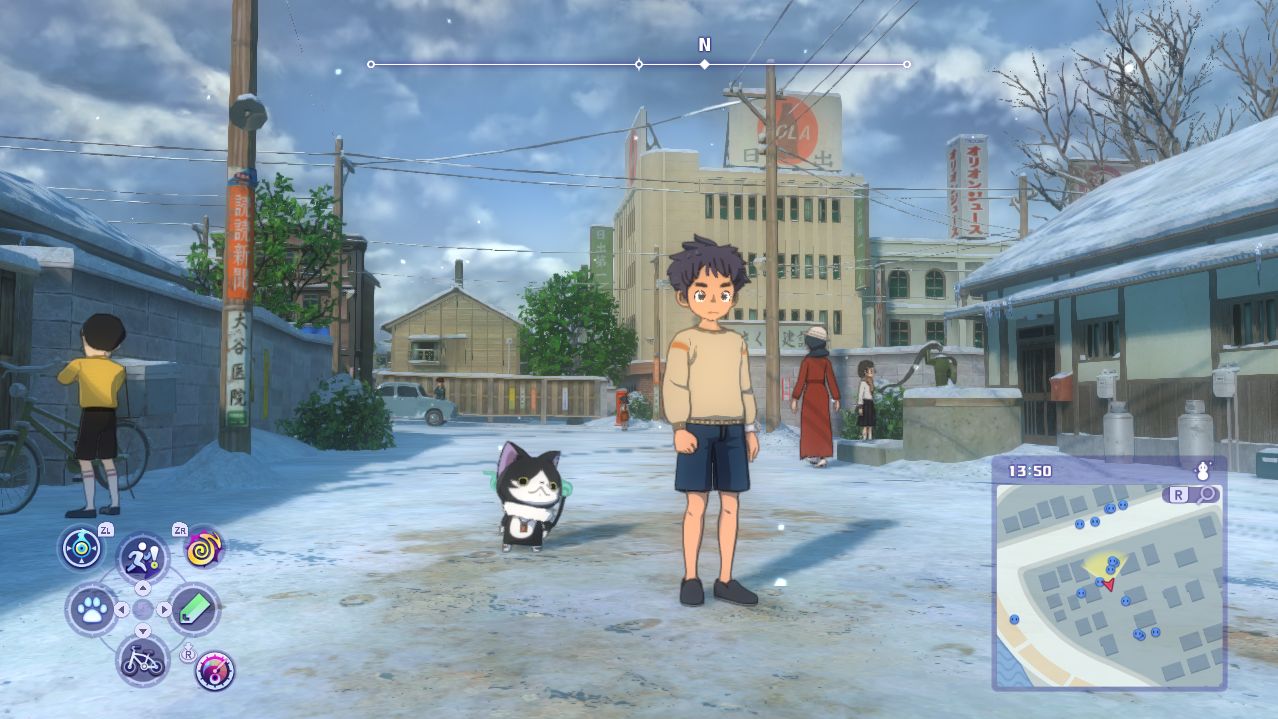Zoom the minimap with the magnifier button
Screen dimensions: 1278x719
tap(1208, 494)
